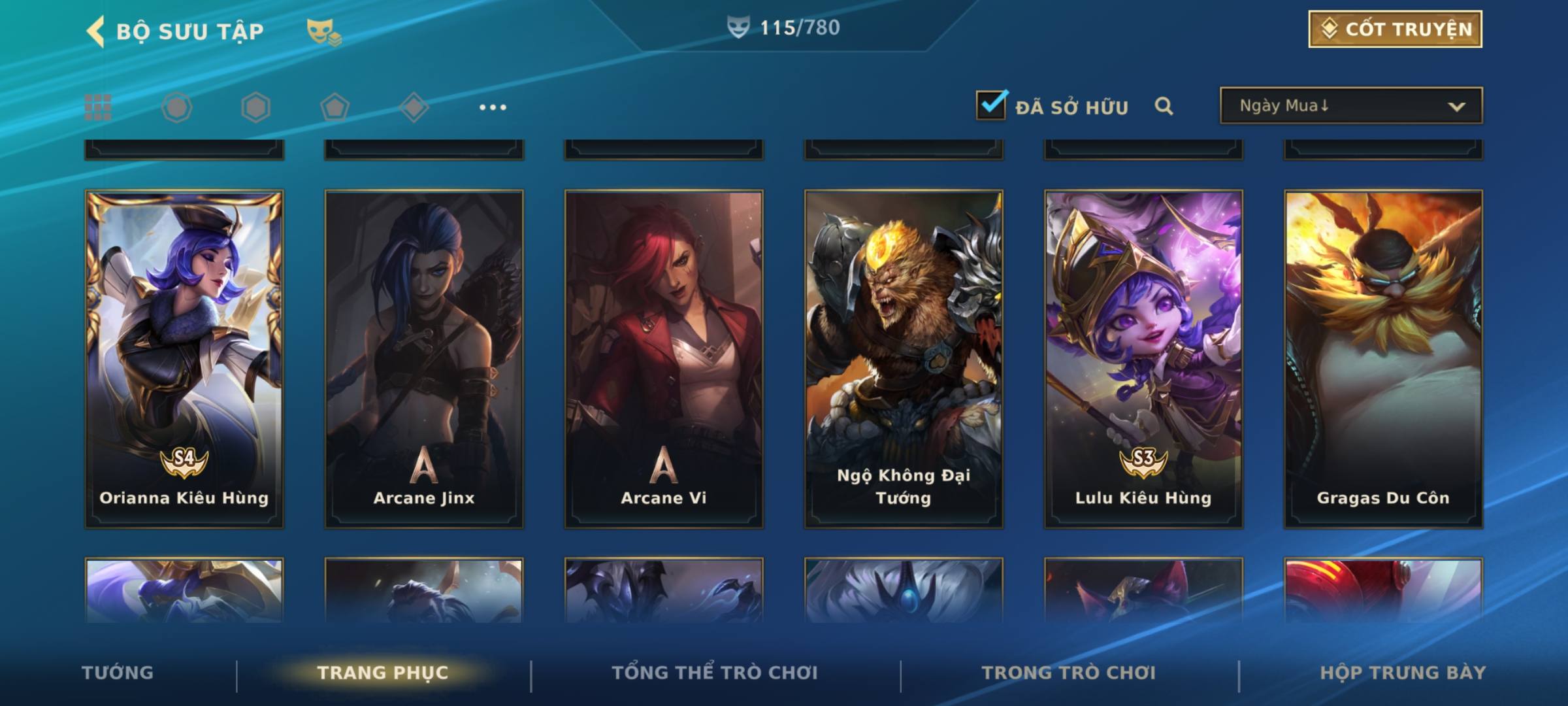Select Ngộ Không Đại Tướng skin card
The image size is (1568, 706).
[904, 358]
